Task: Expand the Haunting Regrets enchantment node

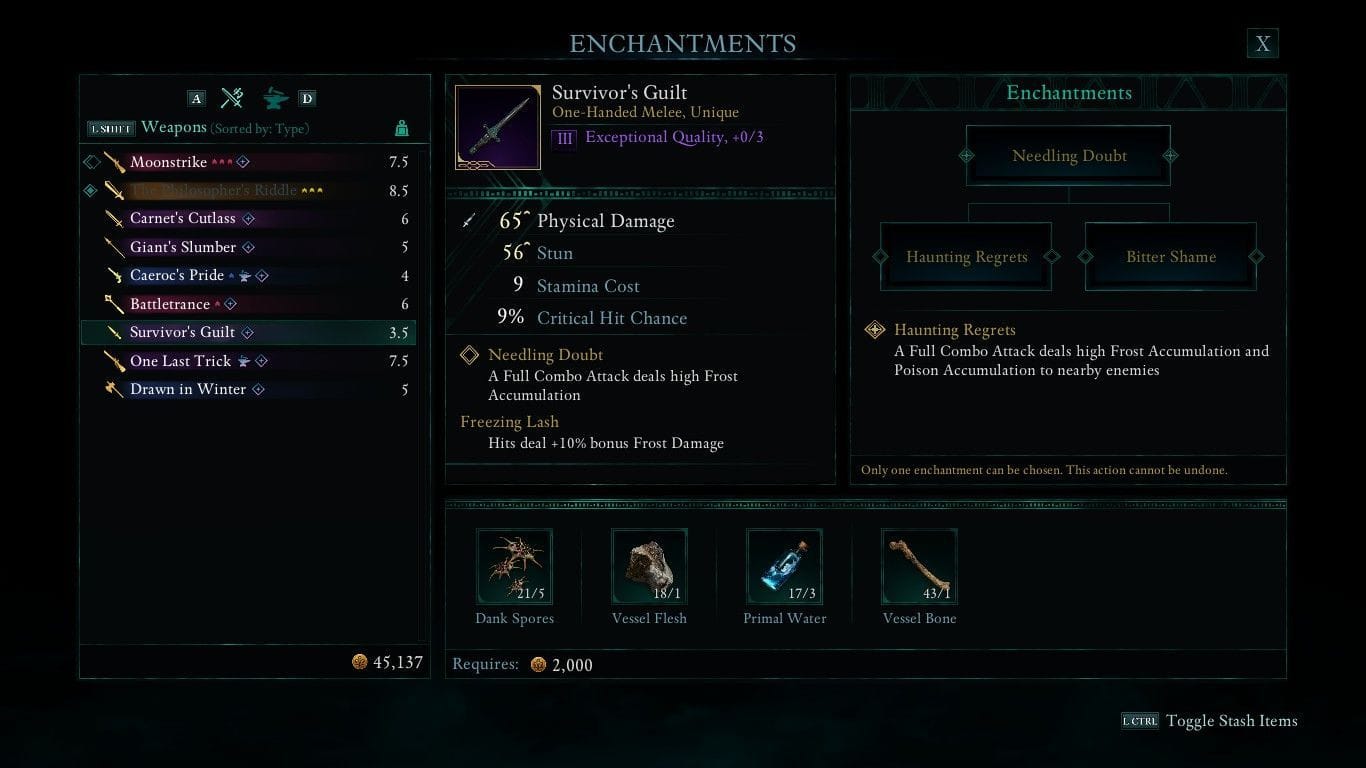Action: tap(965, 256)
